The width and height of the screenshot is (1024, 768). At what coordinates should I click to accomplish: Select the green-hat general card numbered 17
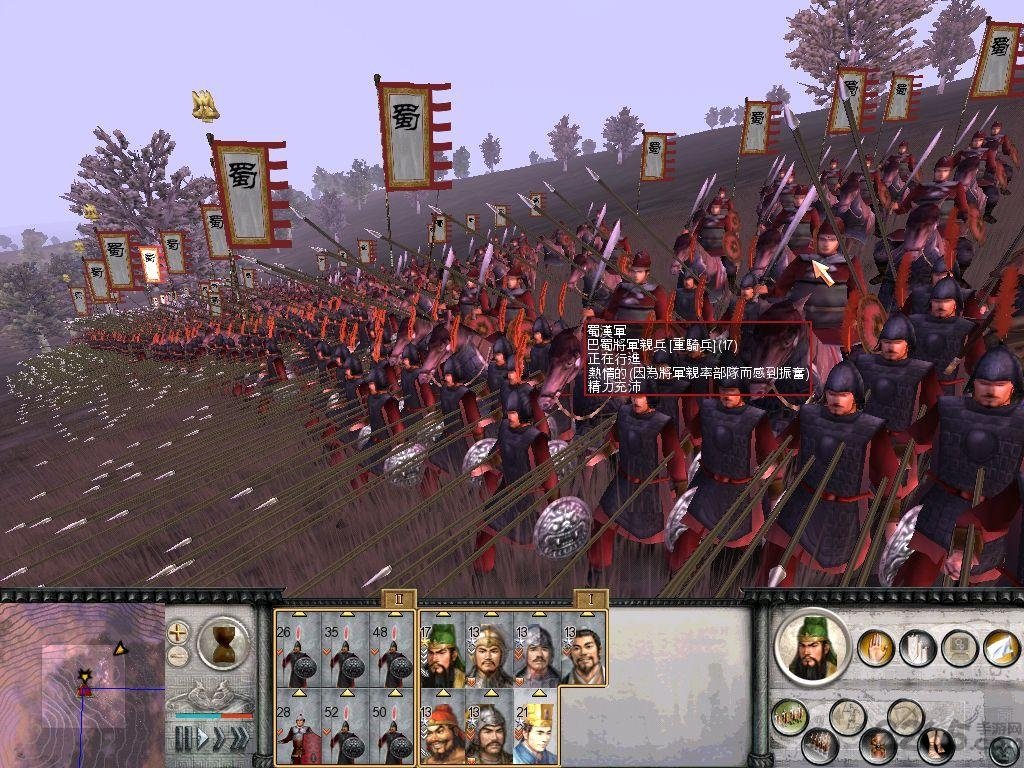[x=442, y=654]
